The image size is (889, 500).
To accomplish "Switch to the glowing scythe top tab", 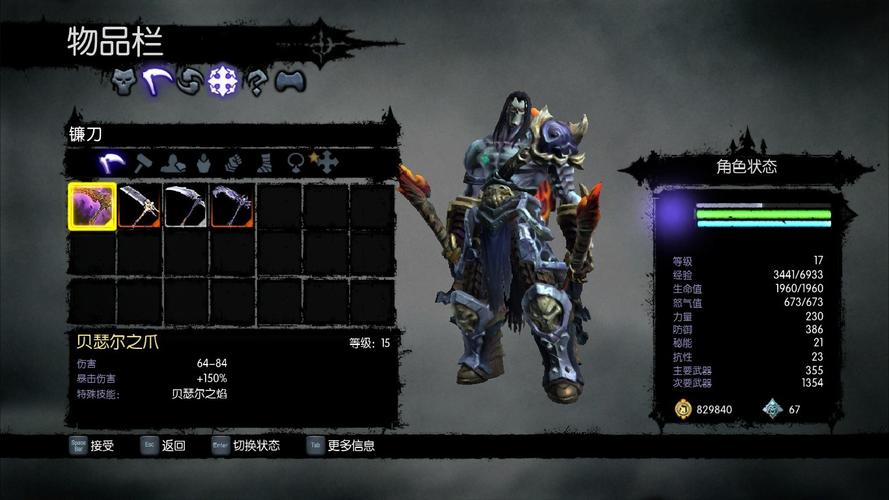I will (x=156, y=82).
